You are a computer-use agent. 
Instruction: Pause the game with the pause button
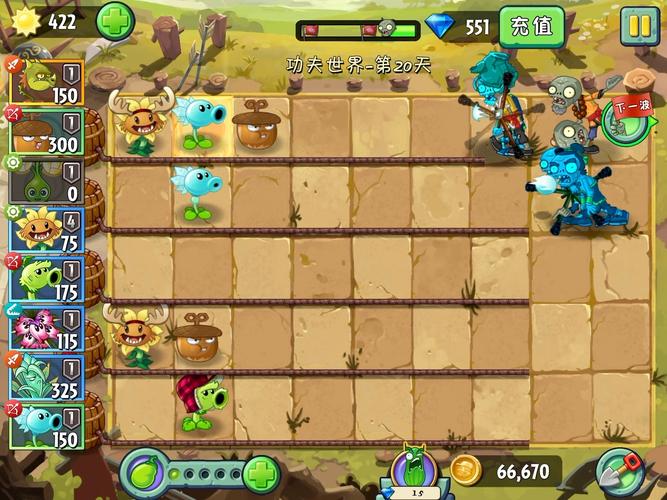[x=638, y=25]
